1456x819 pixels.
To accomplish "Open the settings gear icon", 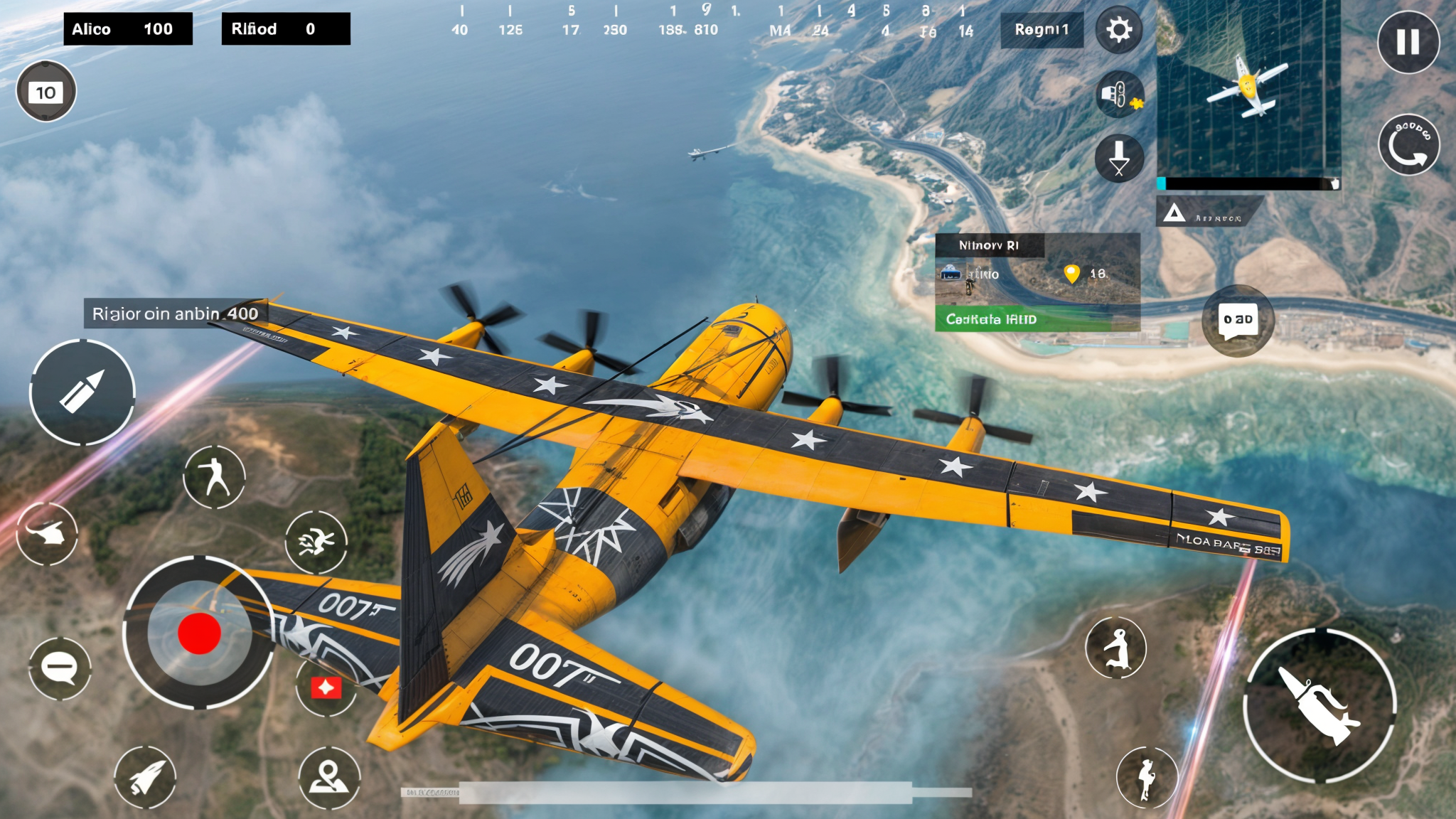I will click(x=1119, y=30).
